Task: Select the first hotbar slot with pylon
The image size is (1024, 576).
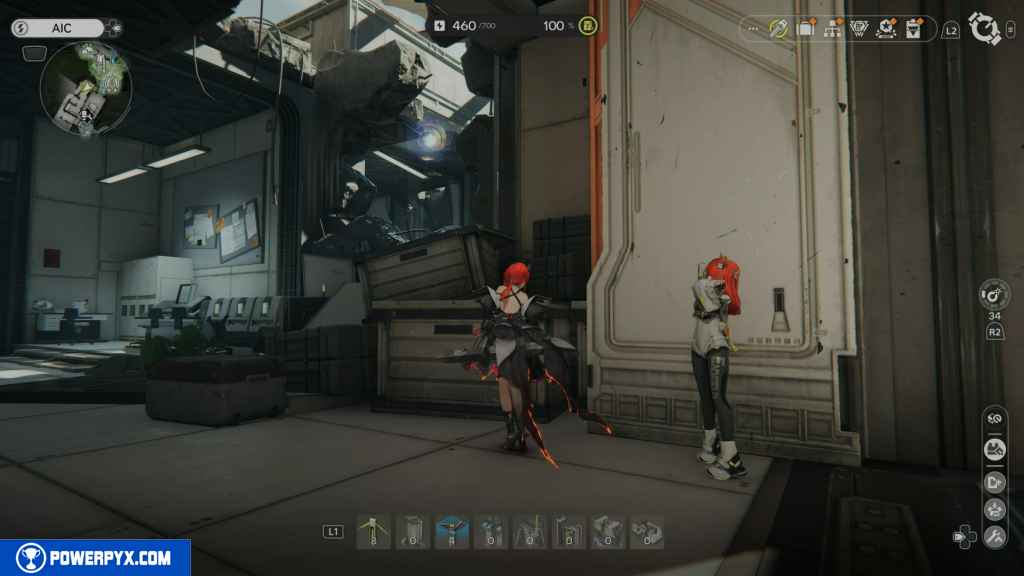Action: click(x=373, y=531)
